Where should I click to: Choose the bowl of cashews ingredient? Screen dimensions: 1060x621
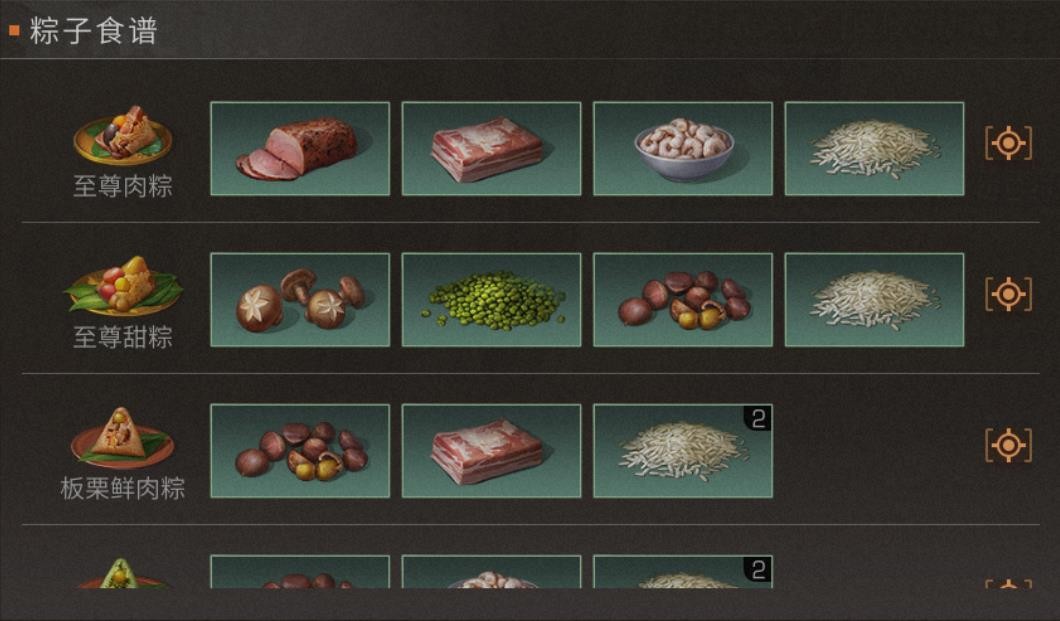(x=683, y=149)
